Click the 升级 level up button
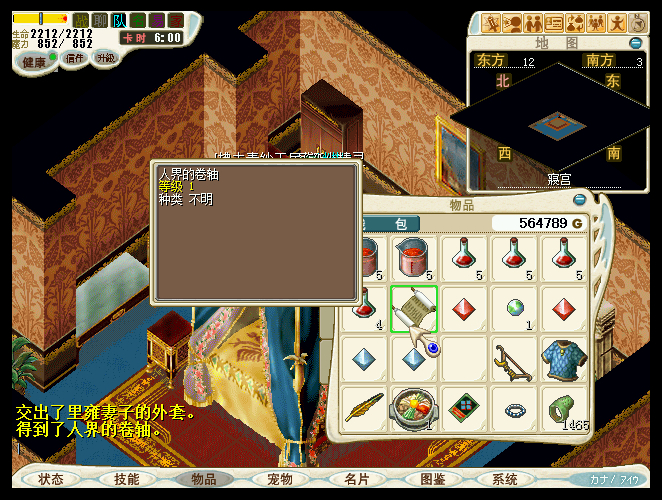This screenshot has width=662, height=500. (x=105, y=59)
